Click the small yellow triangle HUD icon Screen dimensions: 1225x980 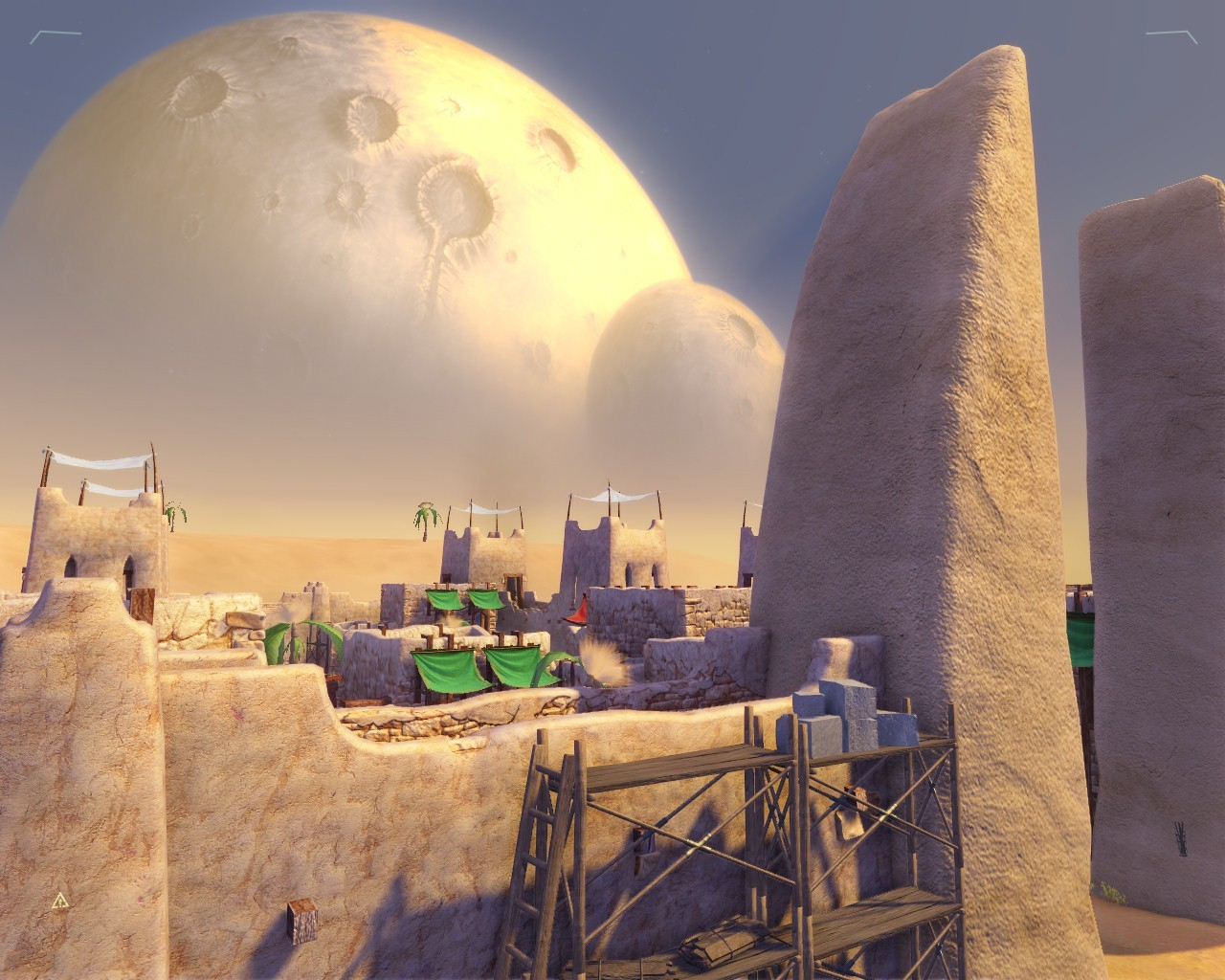click(60, 901)
